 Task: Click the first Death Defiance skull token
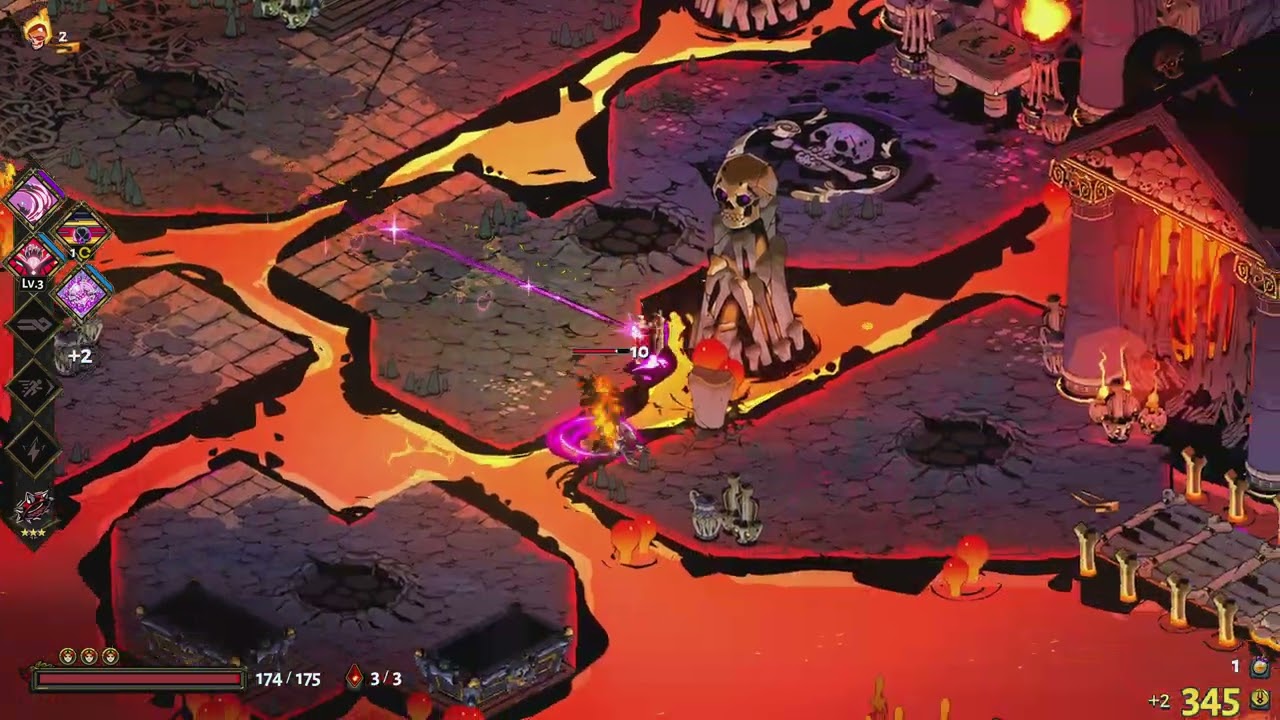tap(67, 656)
